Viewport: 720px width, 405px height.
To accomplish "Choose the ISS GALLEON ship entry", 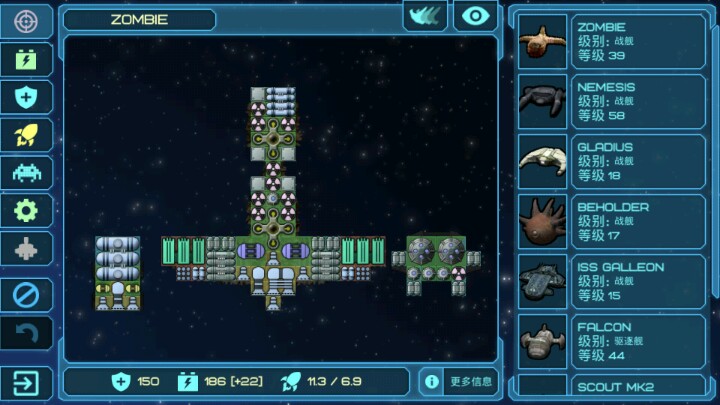I will [x=611, y=282].
